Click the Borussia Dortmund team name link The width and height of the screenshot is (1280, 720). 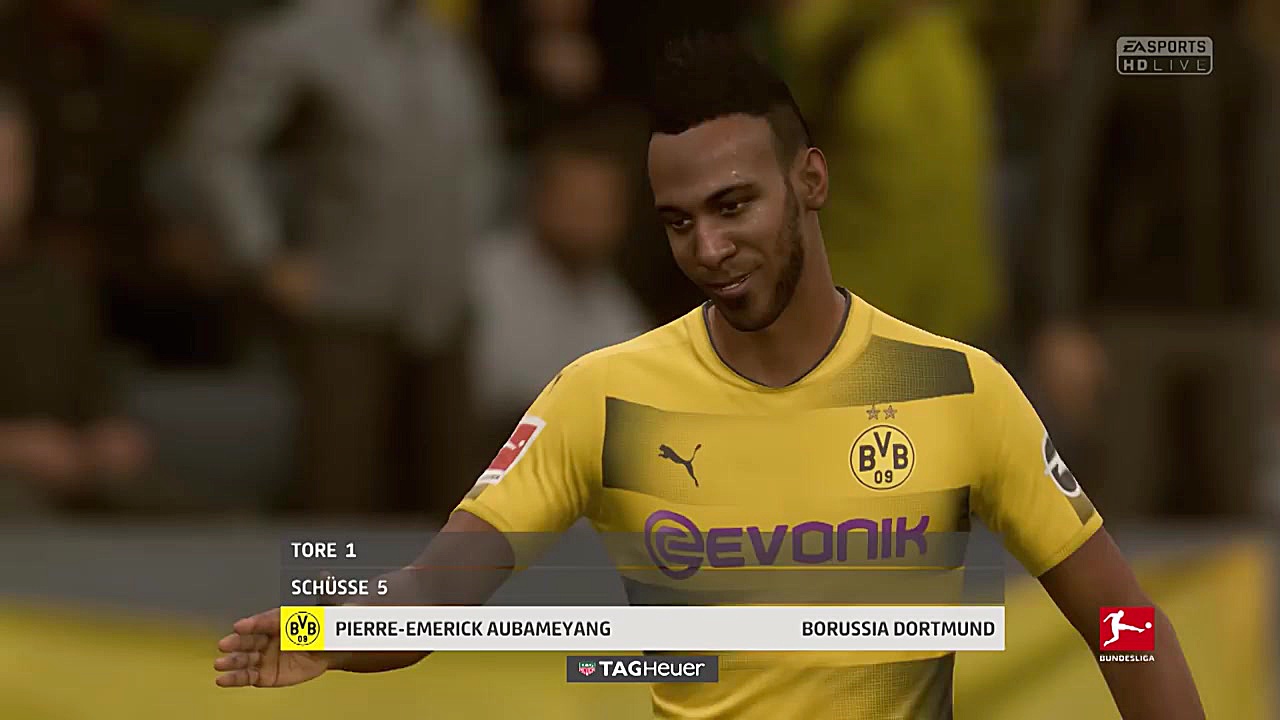pyautogui.click(x=899, y=629)
